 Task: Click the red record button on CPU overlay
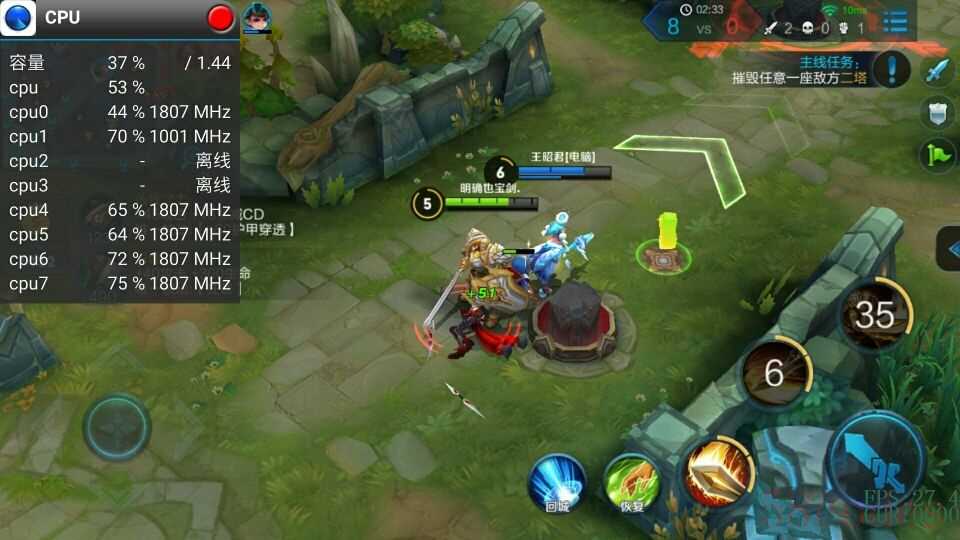tap(220, 18)
